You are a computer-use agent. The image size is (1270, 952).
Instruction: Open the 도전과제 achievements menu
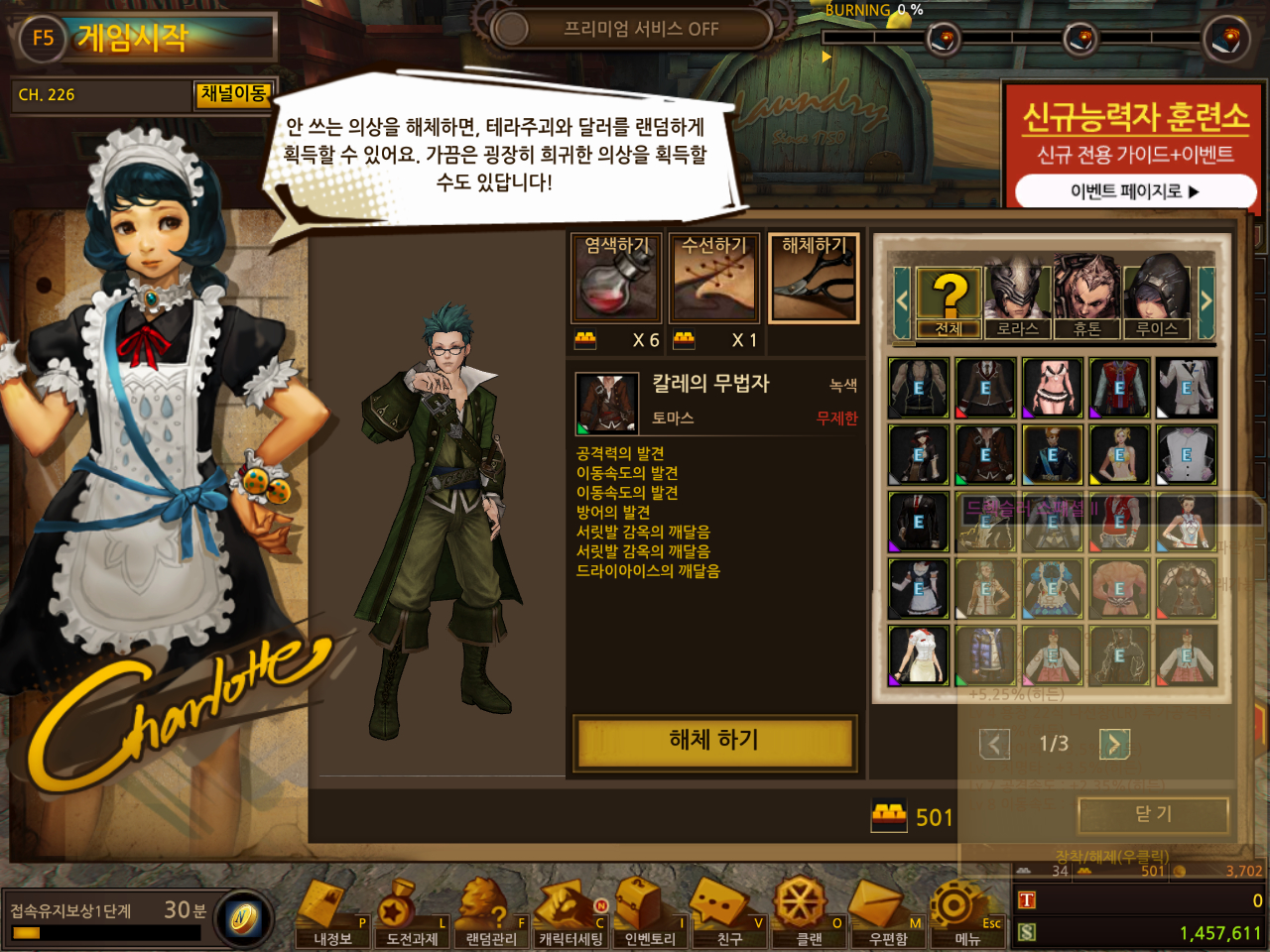(412, 914)
